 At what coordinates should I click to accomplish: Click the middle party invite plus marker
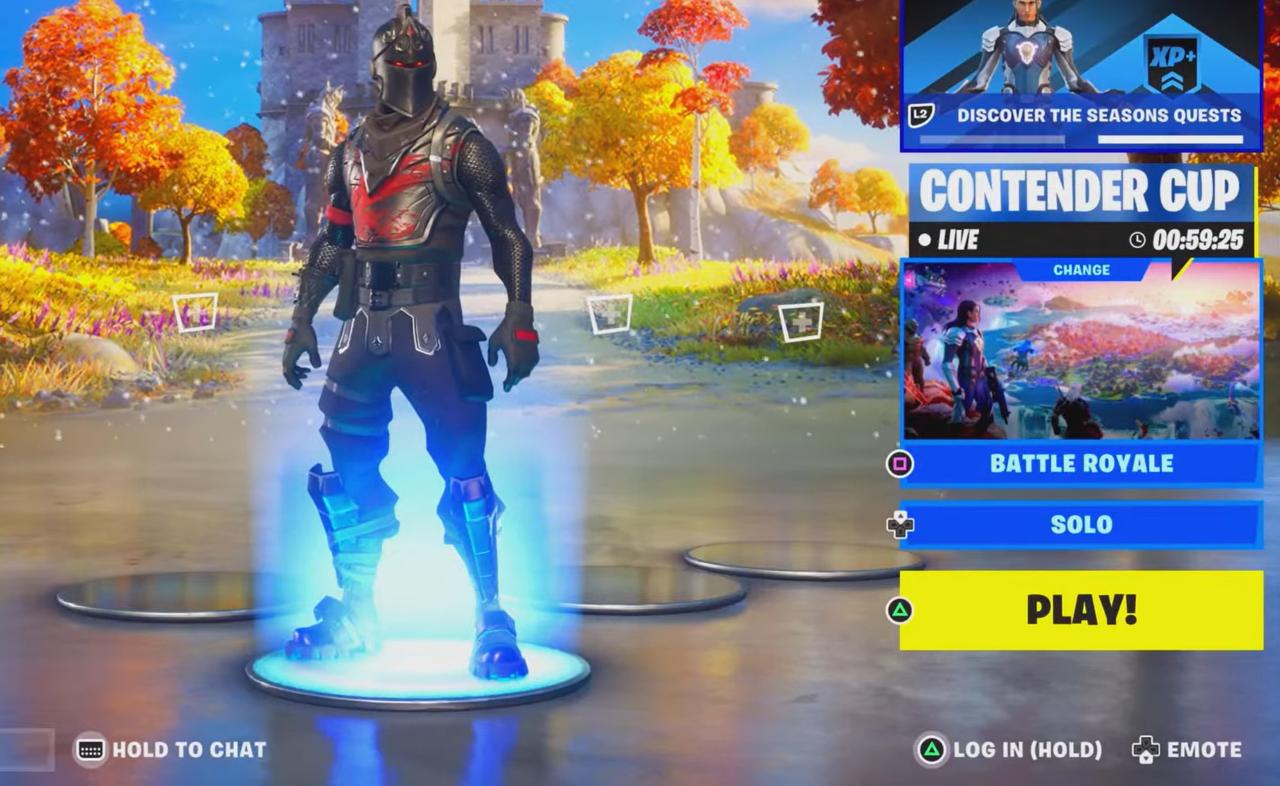click(x=609, y=313)
